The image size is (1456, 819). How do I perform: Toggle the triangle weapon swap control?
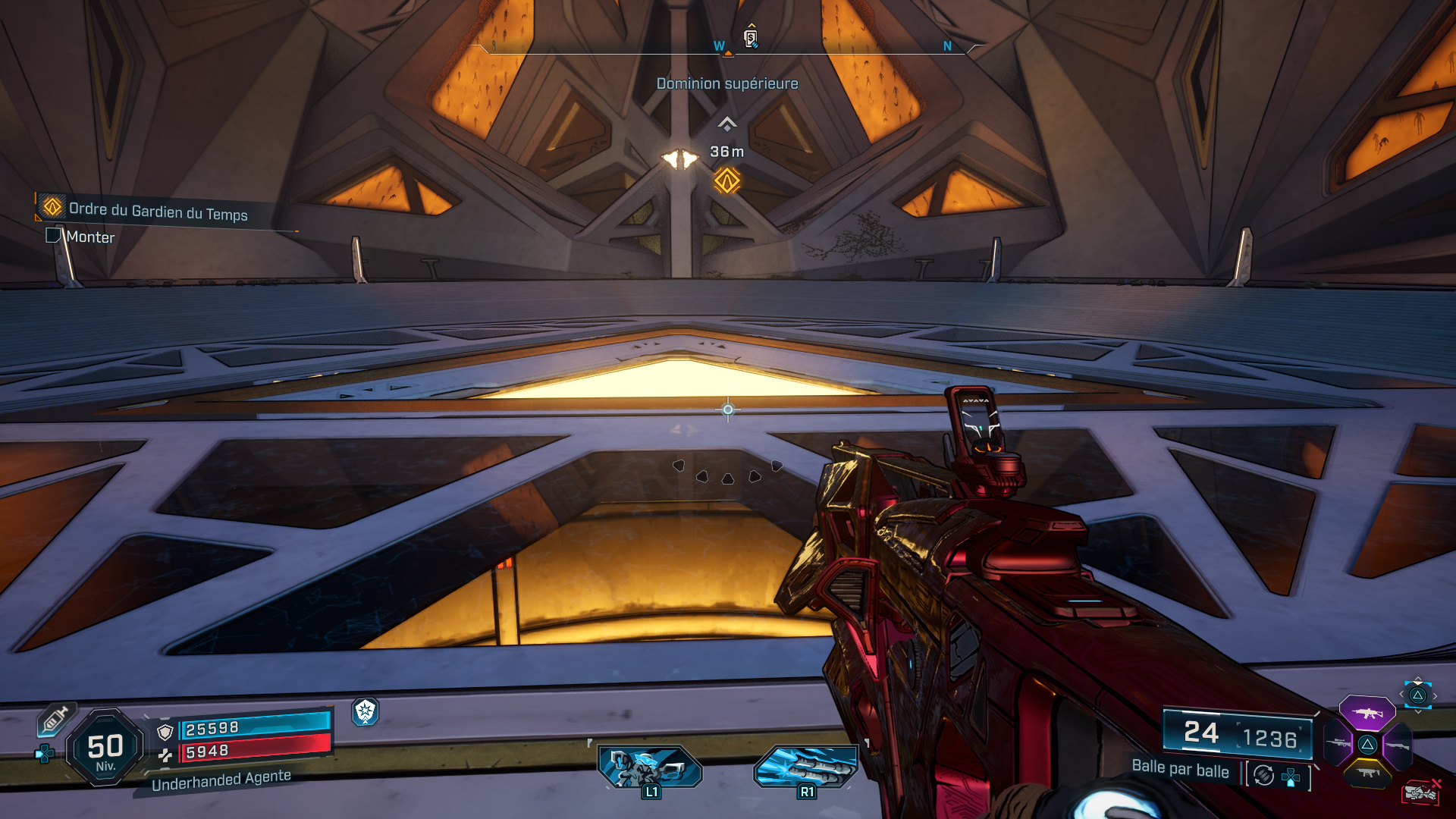point(1368,745)
